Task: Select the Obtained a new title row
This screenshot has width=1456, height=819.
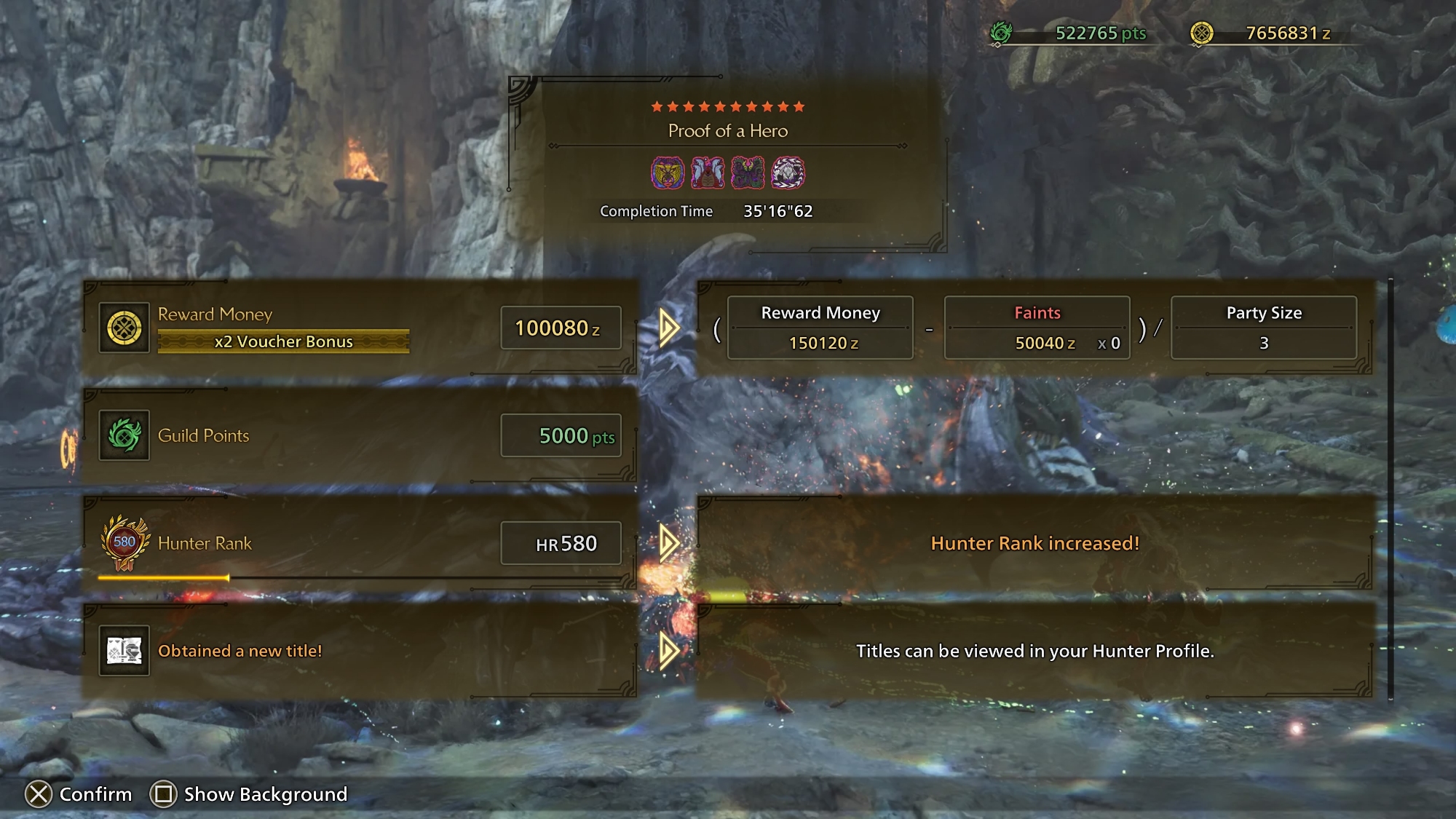Action: point(360,651)
